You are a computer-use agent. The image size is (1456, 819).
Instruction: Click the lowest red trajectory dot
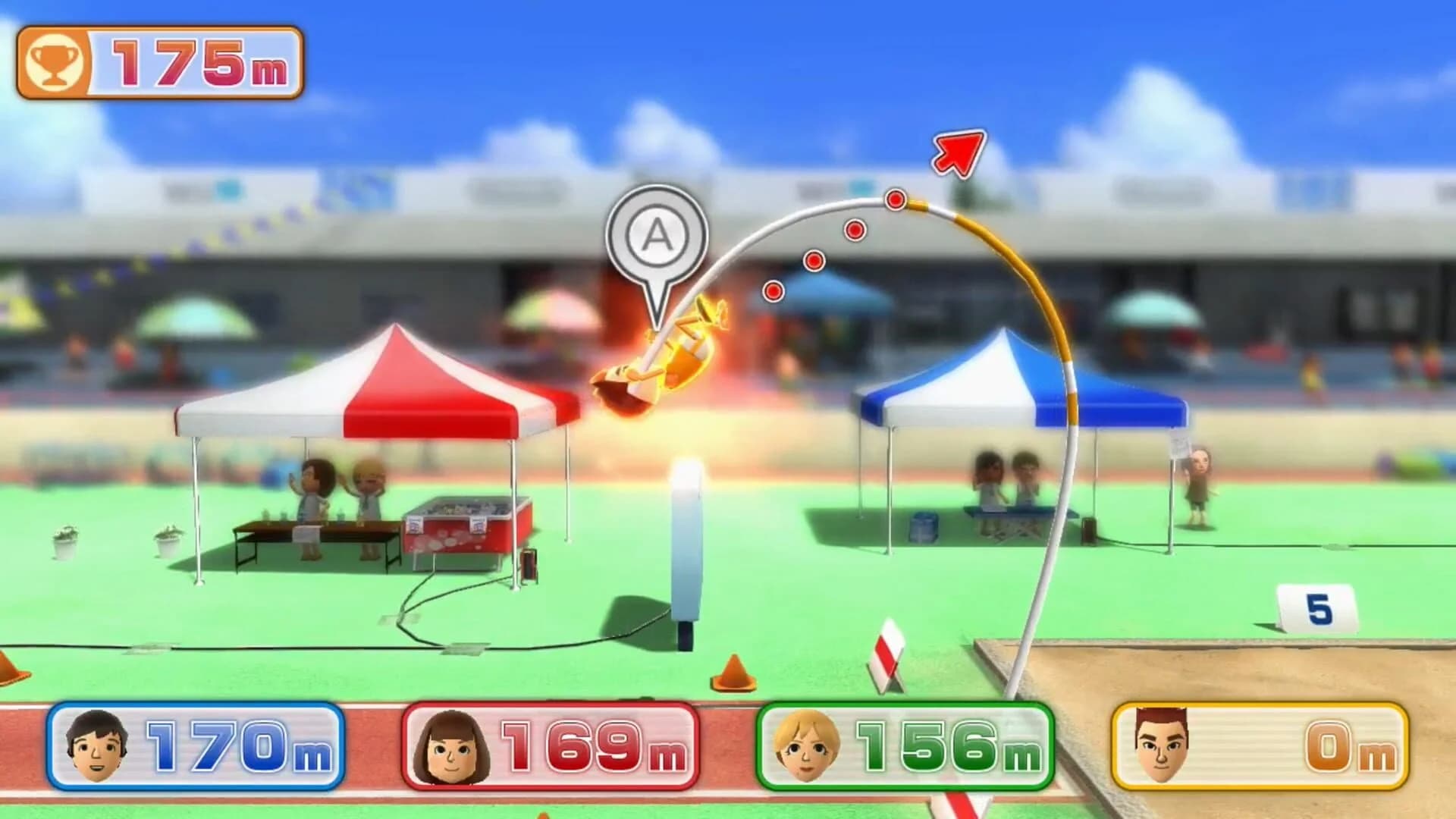[774, 291]
